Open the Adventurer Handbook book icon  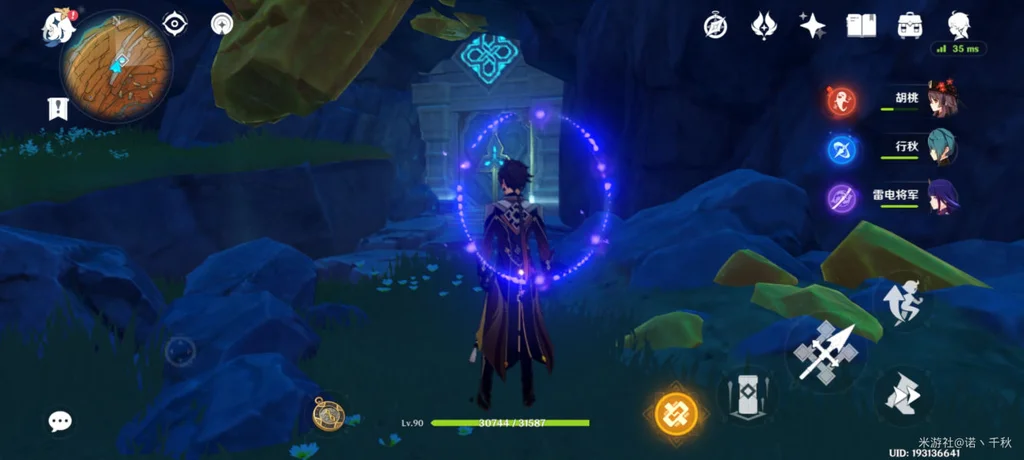861,25
